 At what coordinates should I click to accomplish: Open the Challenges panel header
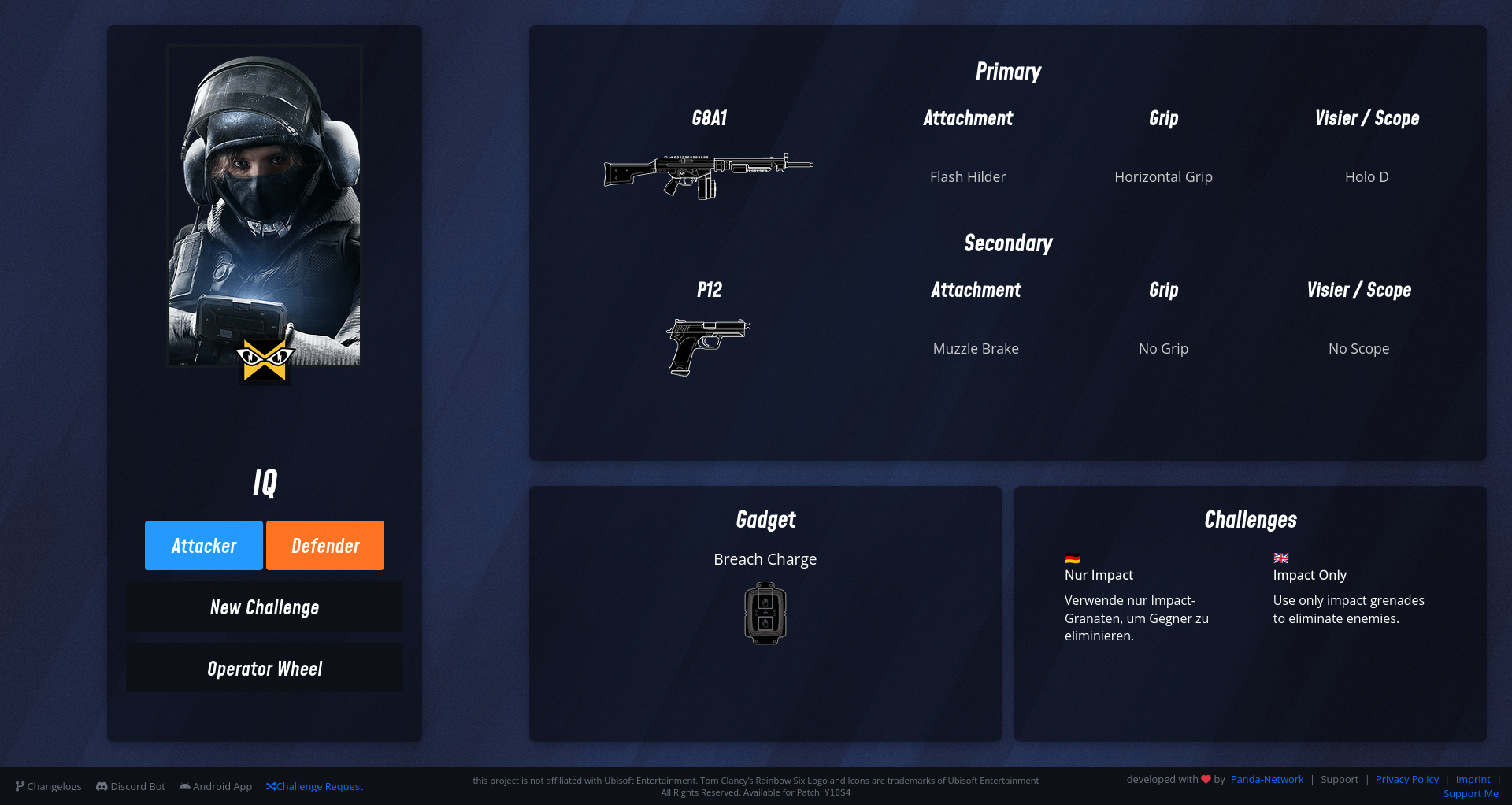pos(1251,519)
